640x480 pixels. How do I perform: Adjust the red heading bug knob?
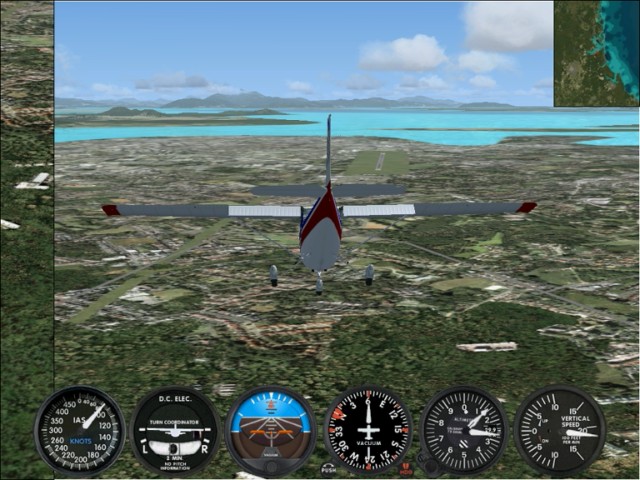406,467
